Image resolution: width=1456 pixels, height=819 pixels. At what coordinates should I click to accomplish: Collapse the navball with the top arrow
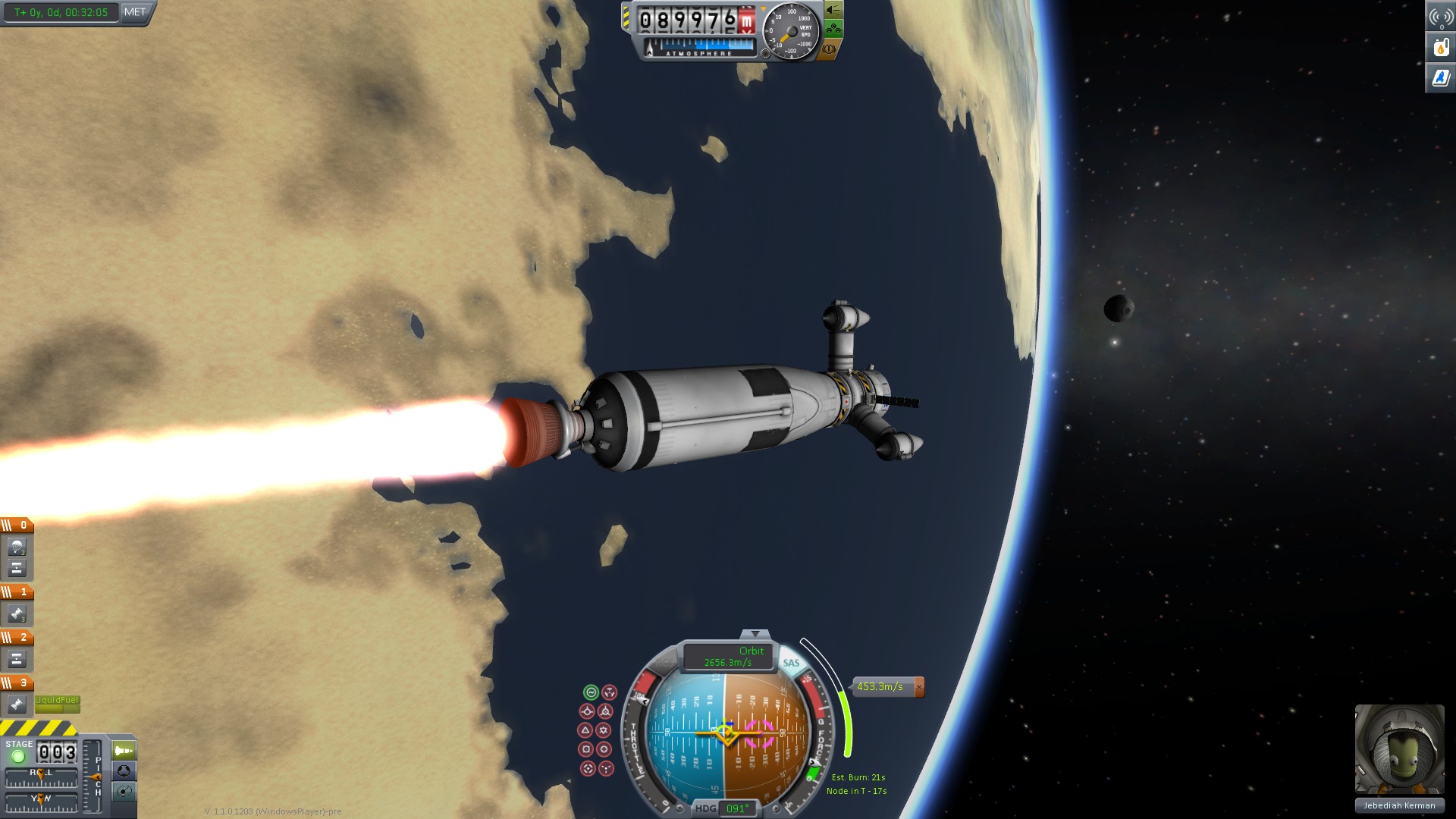click(x=755, y=634)
